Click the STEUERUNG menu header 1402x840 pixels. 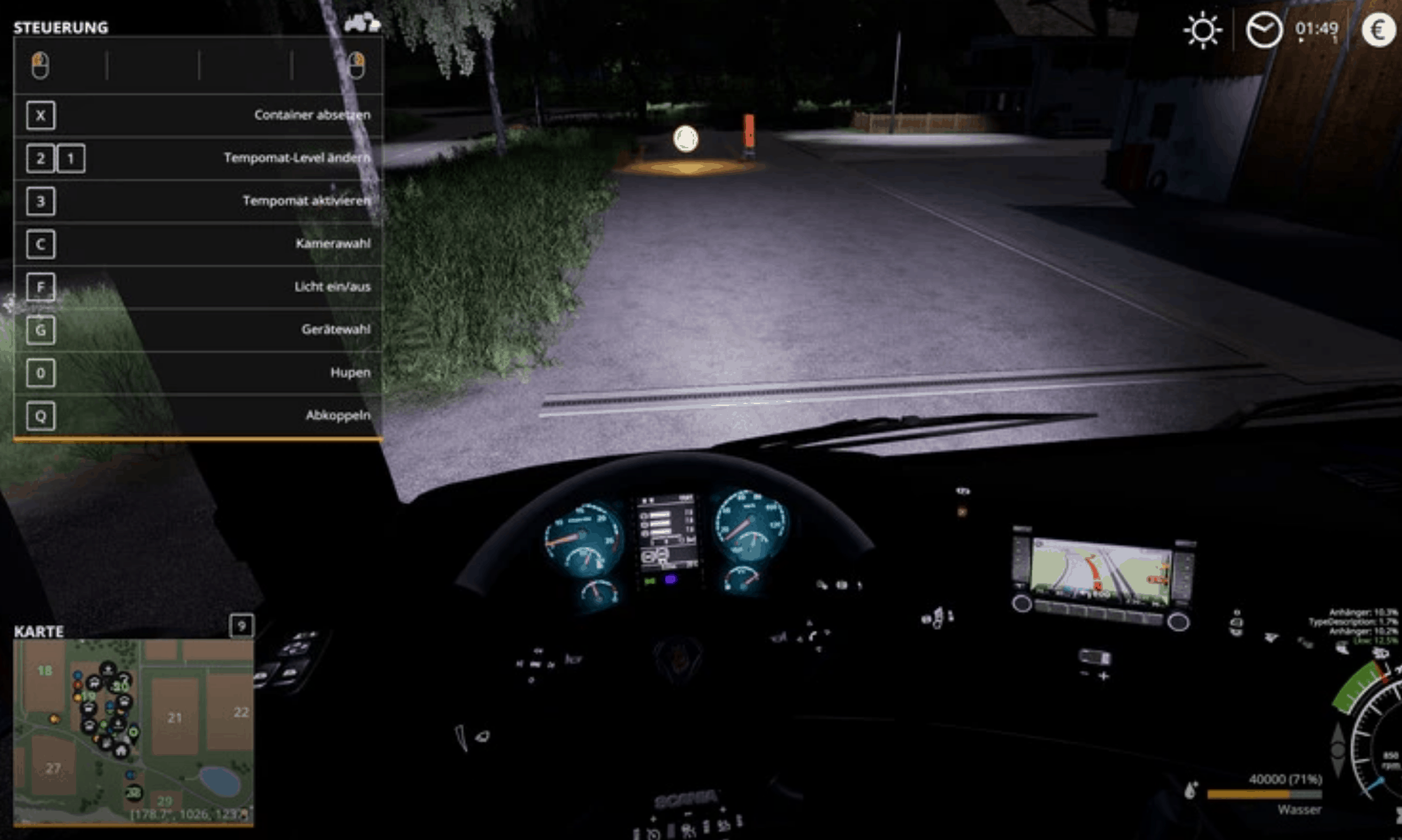click(x=60, y=27)
